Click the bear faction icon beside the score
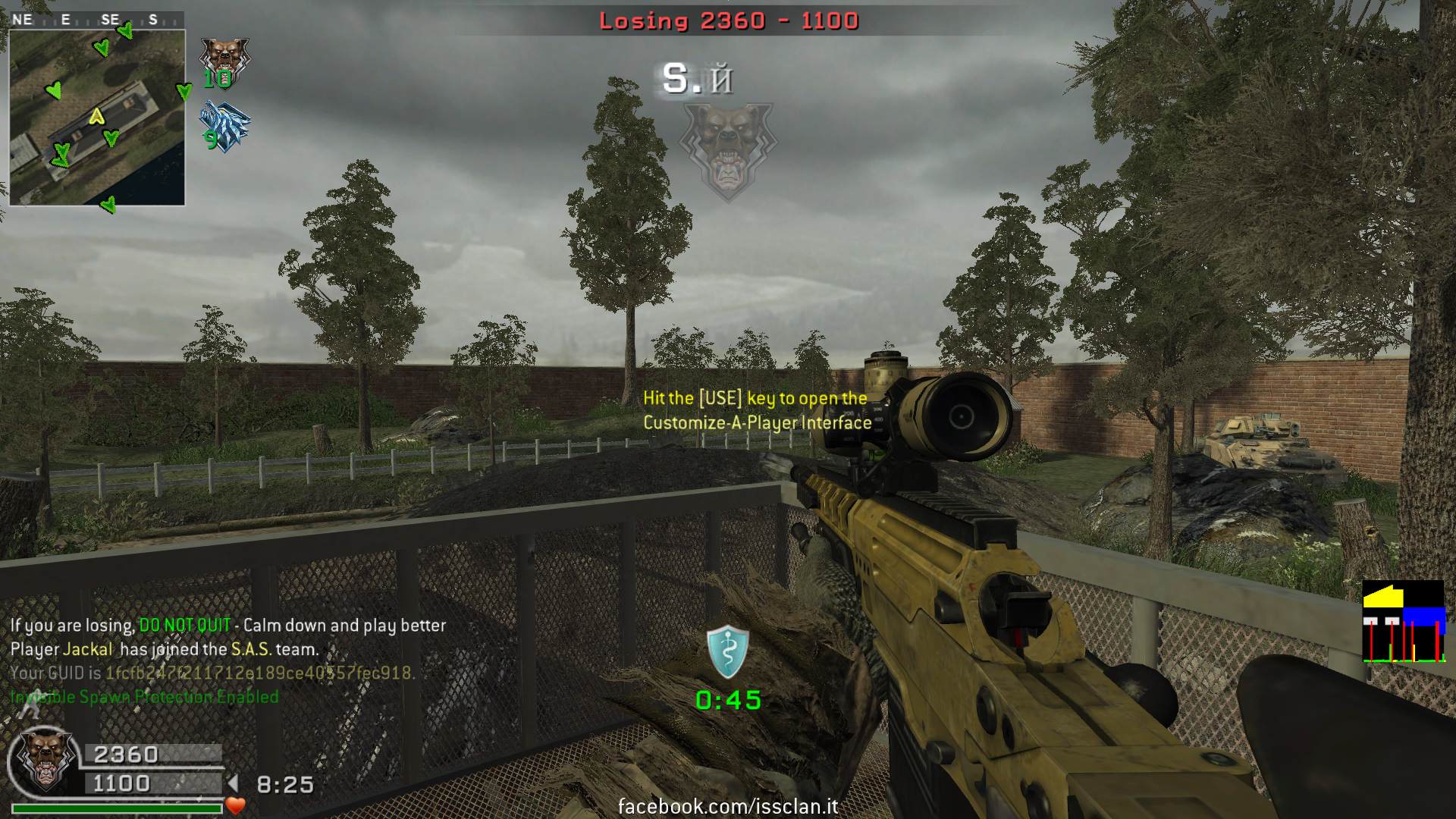The width and height of the screenshot is (1456, 819). (45, 760)
